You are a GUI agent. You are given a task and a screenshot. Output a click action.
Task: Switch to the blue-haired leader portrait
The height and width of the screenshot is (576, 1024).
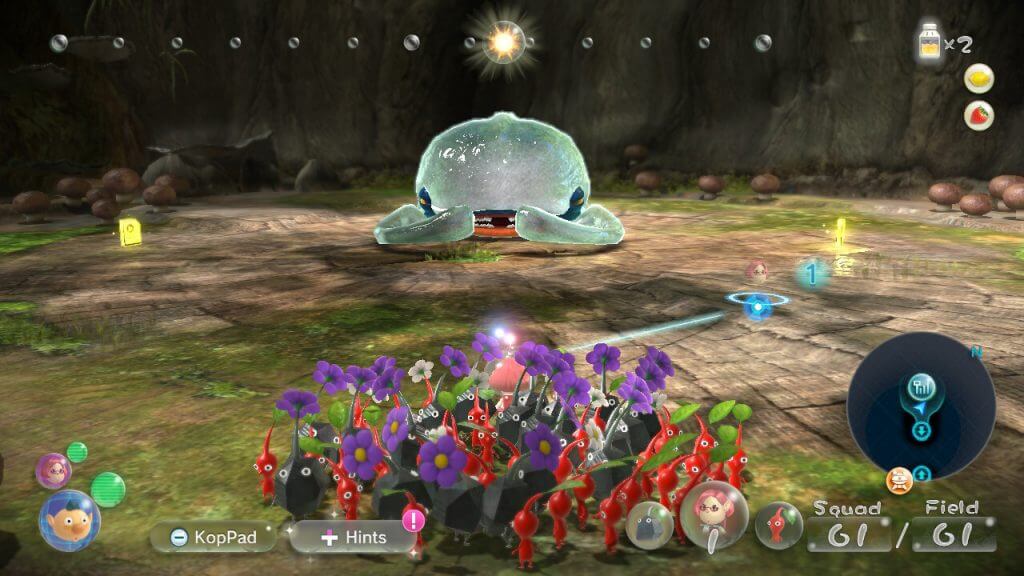point(69,520)
